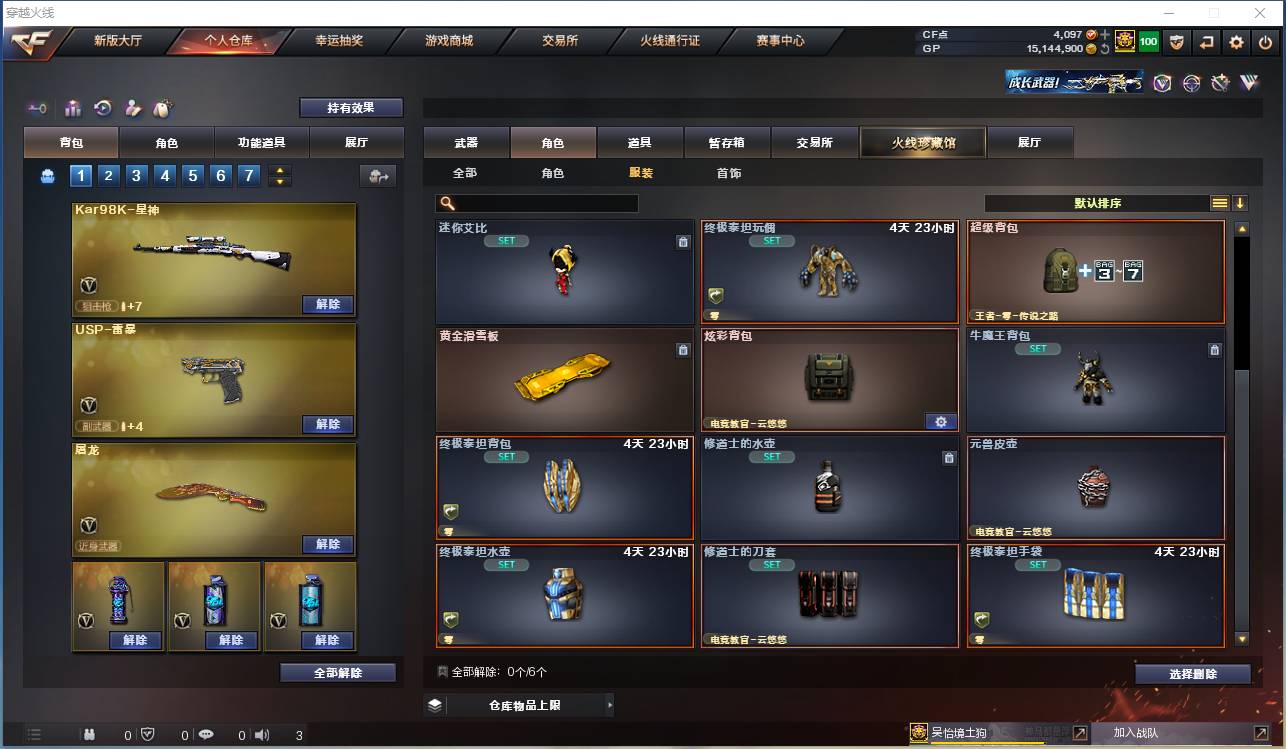This screenshot has width=1286, height=749.
Task: Open the settings gear in the top right corner
Action: tap(1237, 42)
